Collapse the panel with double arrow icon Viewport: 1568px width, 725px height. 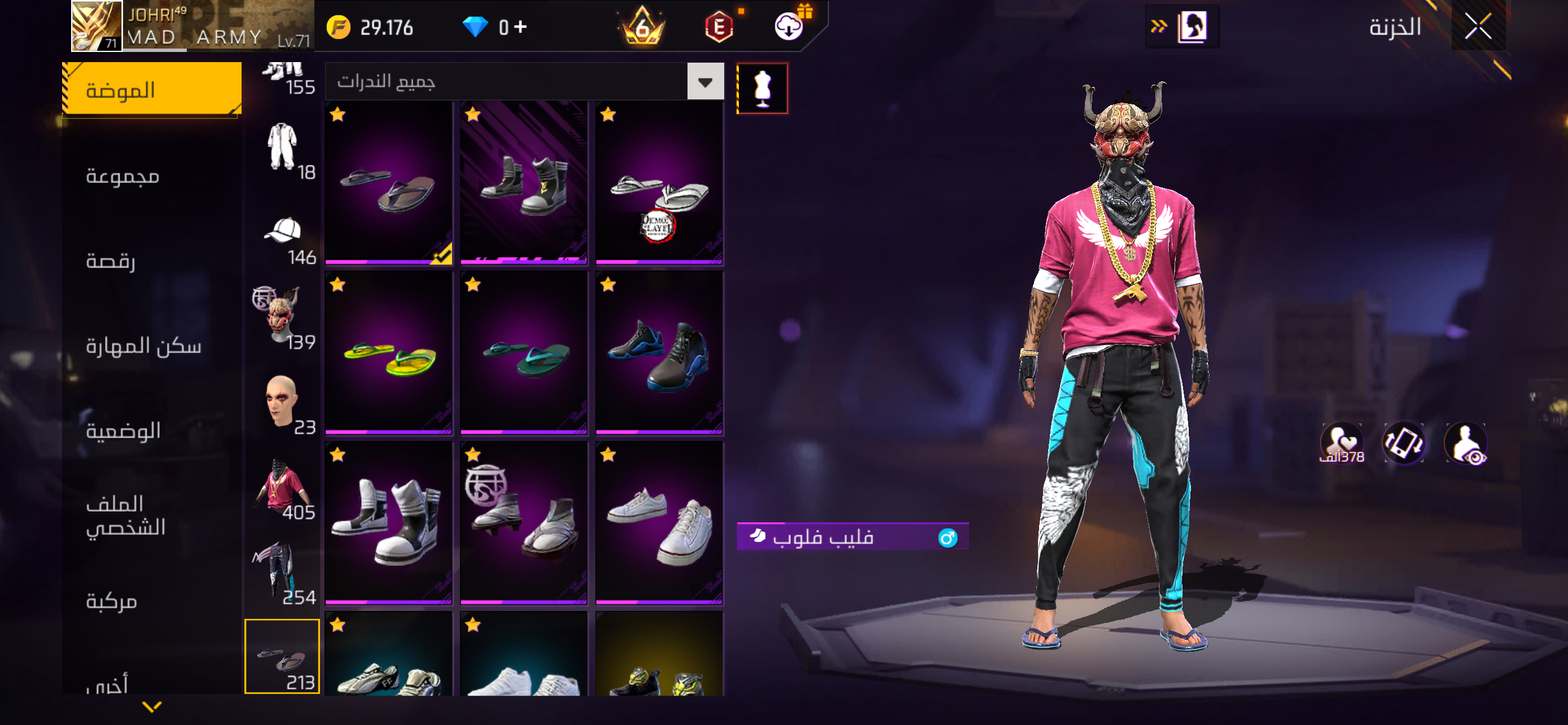pyautogui.click(x=1160, y=26)
